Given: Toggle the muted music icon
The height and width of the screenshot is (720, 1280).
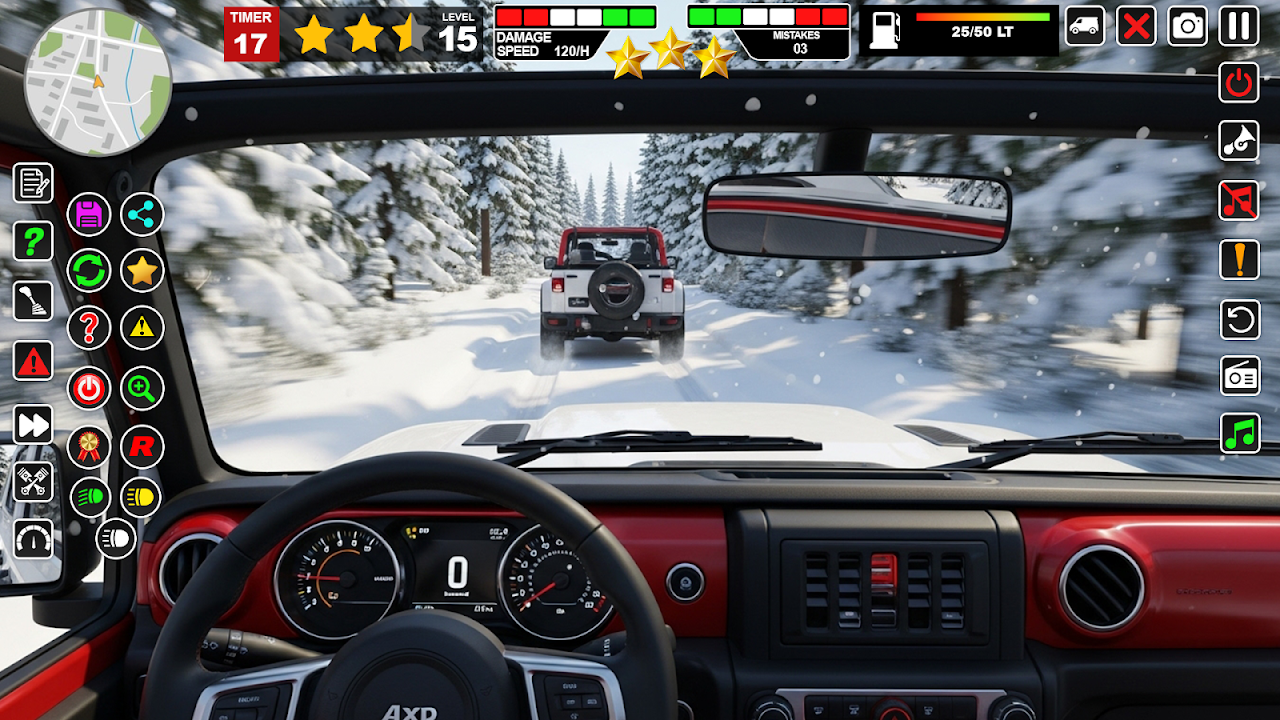Looking at the screenshot, I should pos(1239,200).
